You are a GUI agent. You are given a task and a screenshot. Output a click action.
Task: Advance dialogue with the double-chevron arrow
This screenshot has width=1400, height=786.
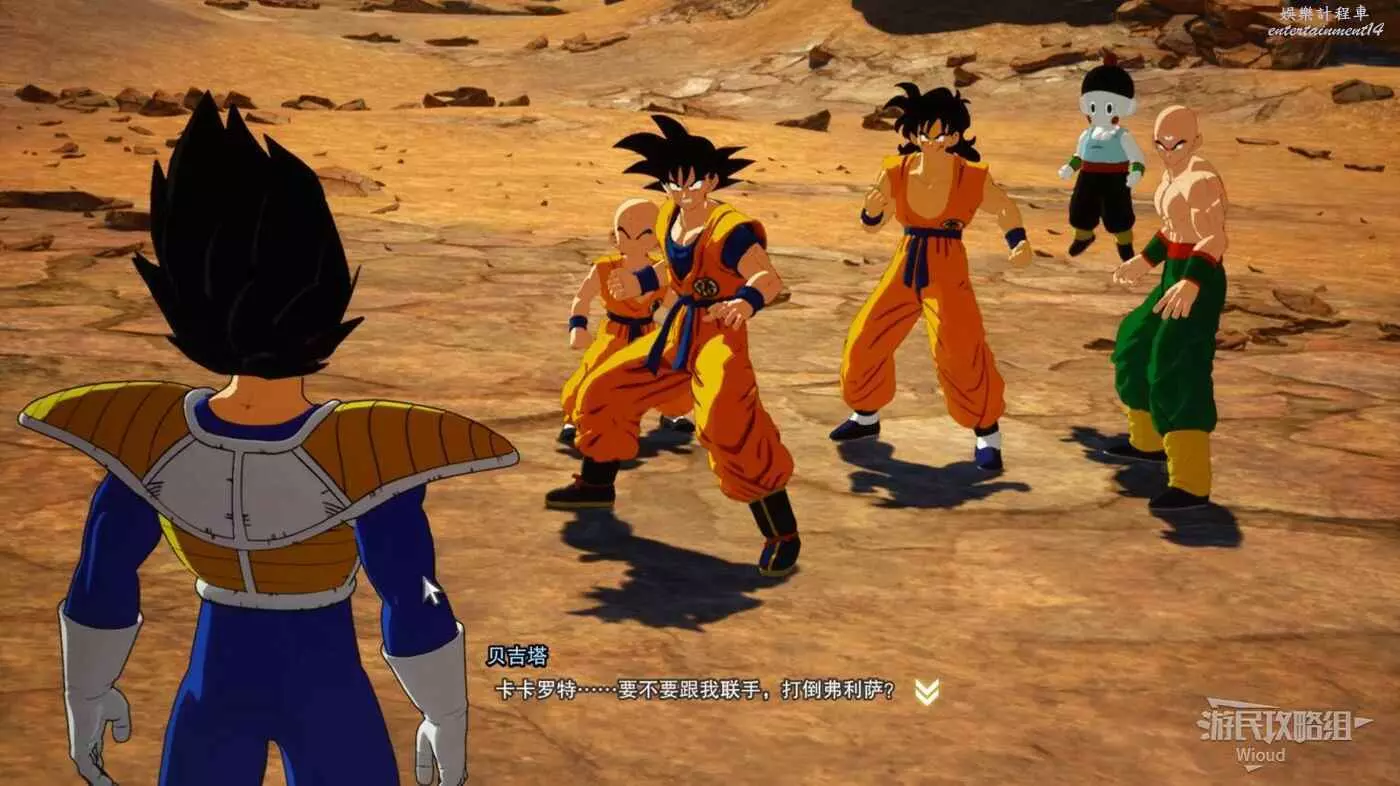pos(927,691)
